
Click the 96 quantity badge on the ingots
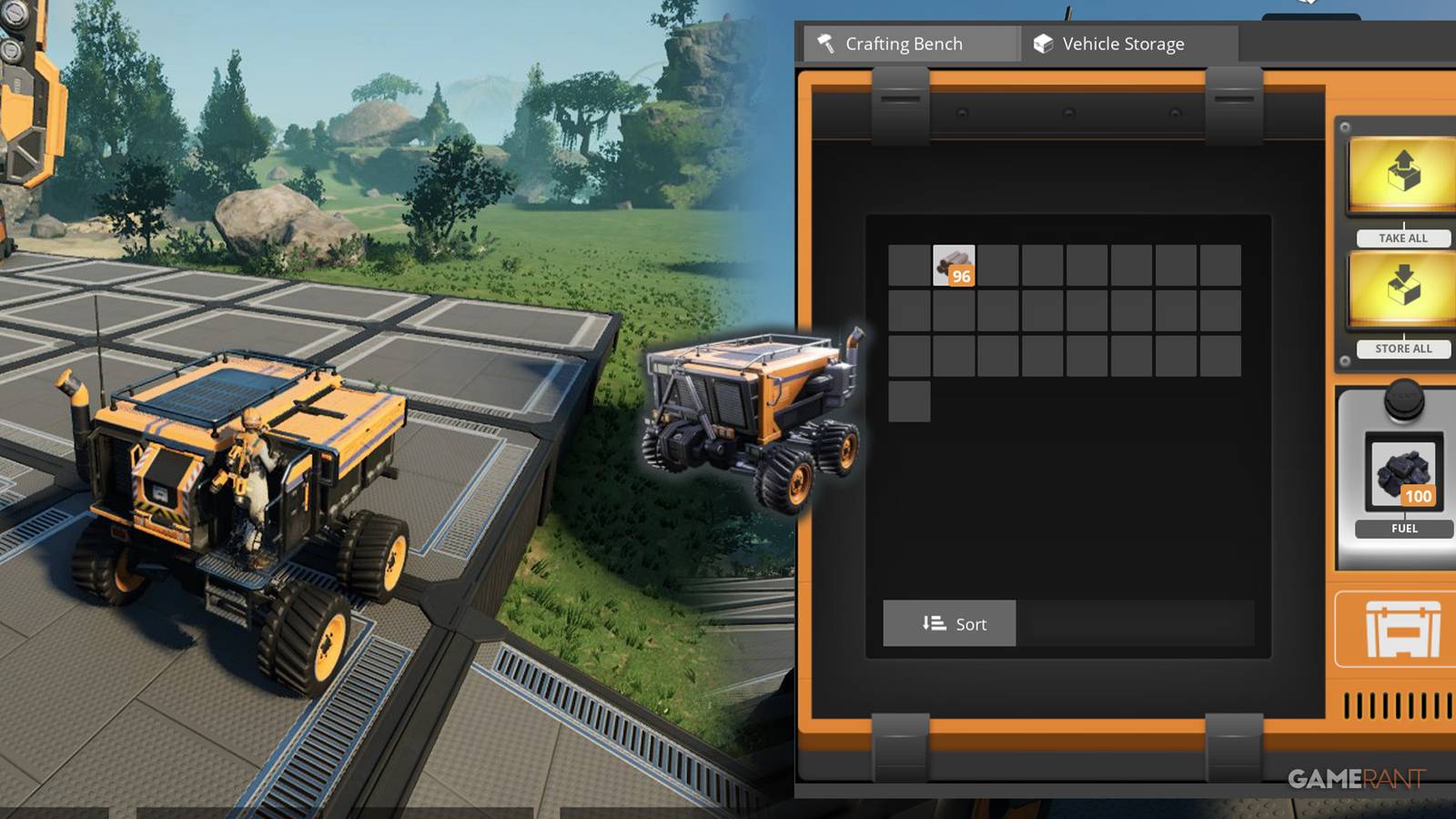pyautogui.click(x=963, y=278)
